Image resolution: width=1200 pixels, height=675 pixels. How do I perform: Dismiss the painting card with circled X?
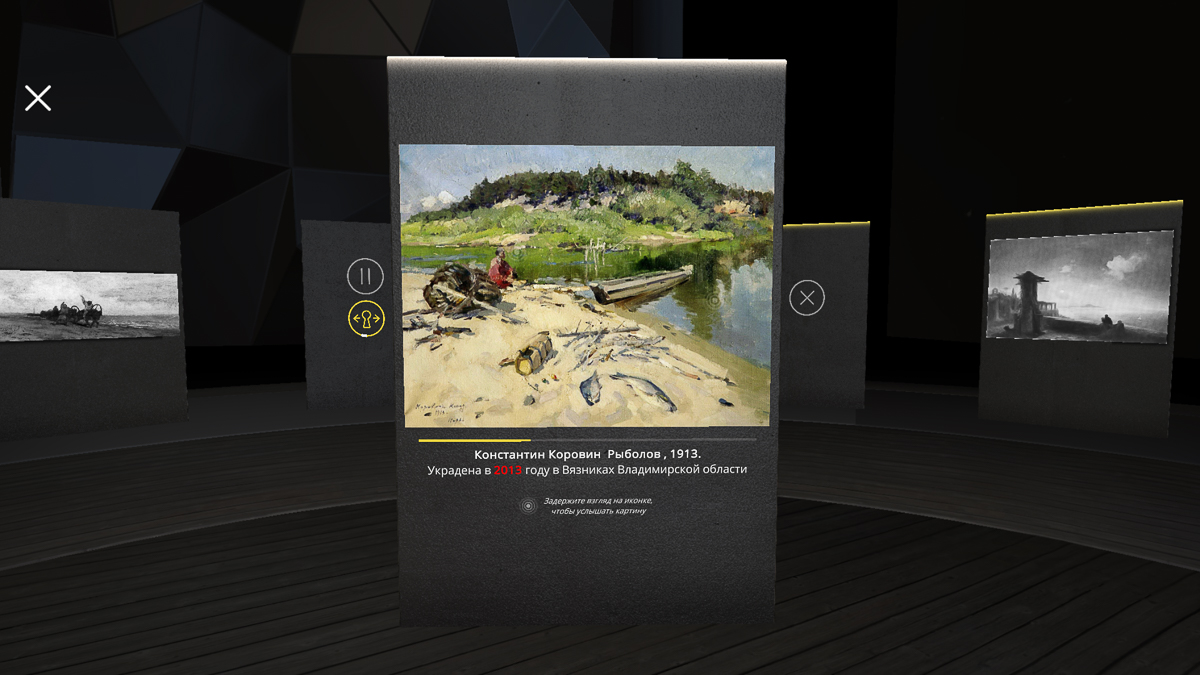807,298
